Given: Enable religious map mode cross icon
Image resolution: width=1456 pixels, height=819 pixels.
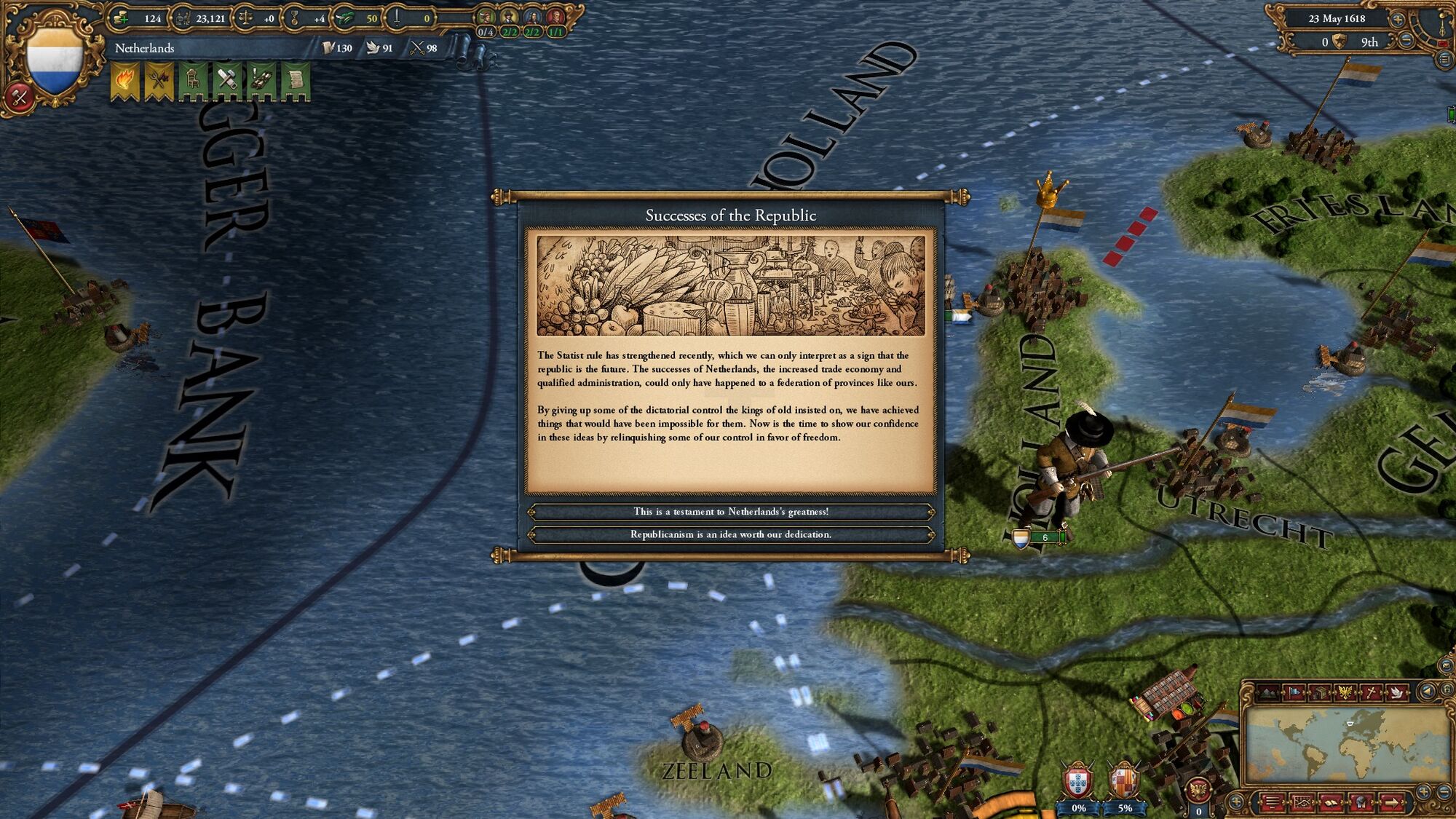Looking at the screenshot, I should pyautogui.click(x=1371, y=692).
